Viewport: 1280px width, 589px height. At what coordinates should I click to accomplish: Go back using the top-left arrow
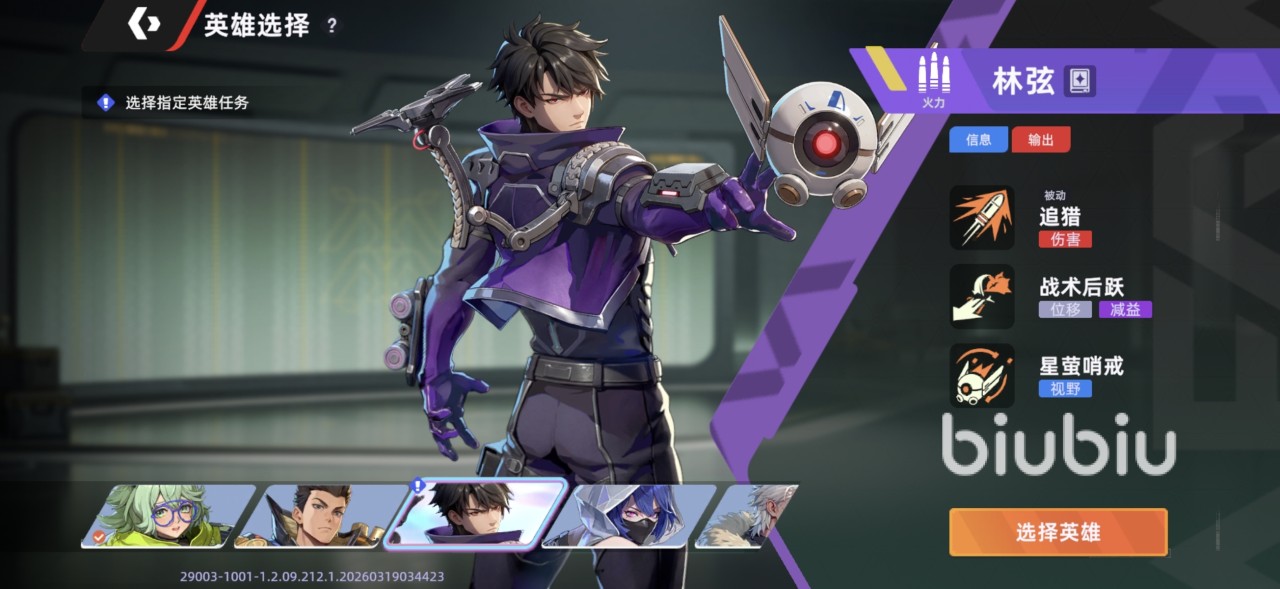coord(144,24)
